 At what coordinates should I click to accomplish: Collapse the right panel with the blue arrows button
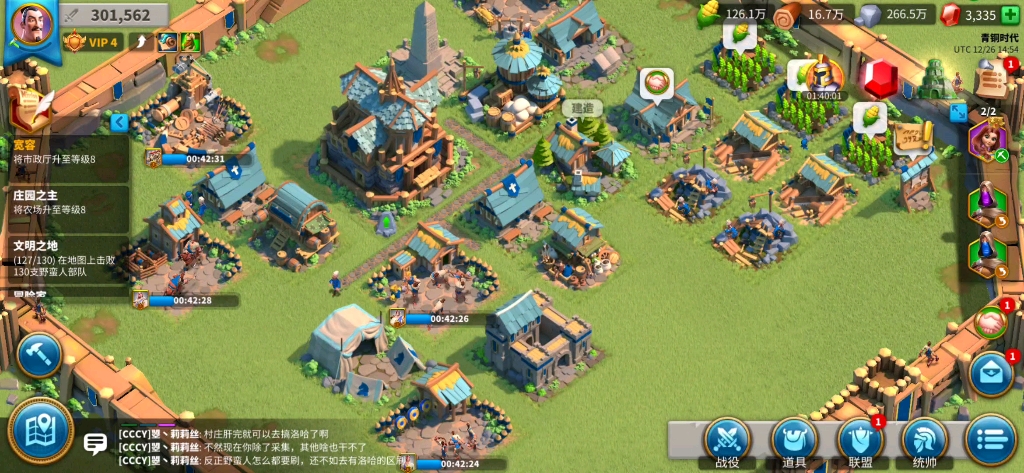point(958,112)
